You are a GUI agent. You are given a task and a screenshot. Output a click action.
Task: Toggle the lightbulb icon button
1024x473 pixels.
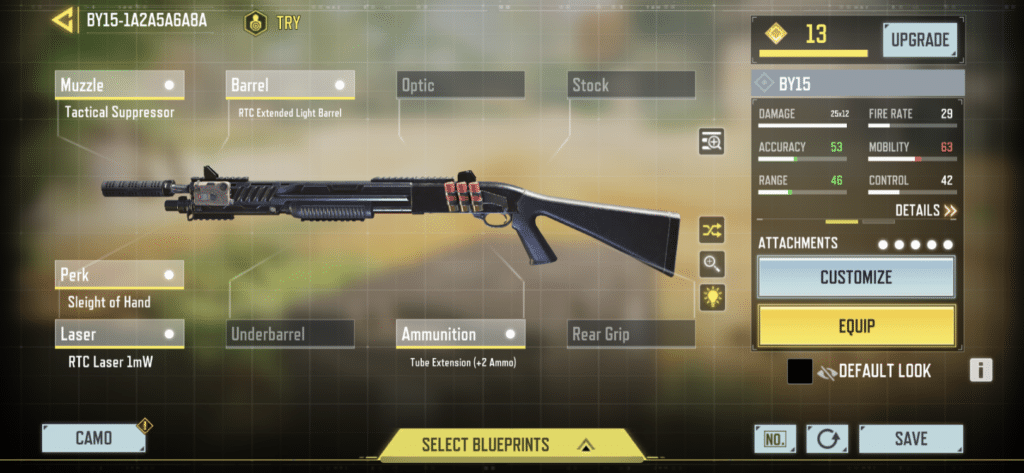tap(712, 297)
